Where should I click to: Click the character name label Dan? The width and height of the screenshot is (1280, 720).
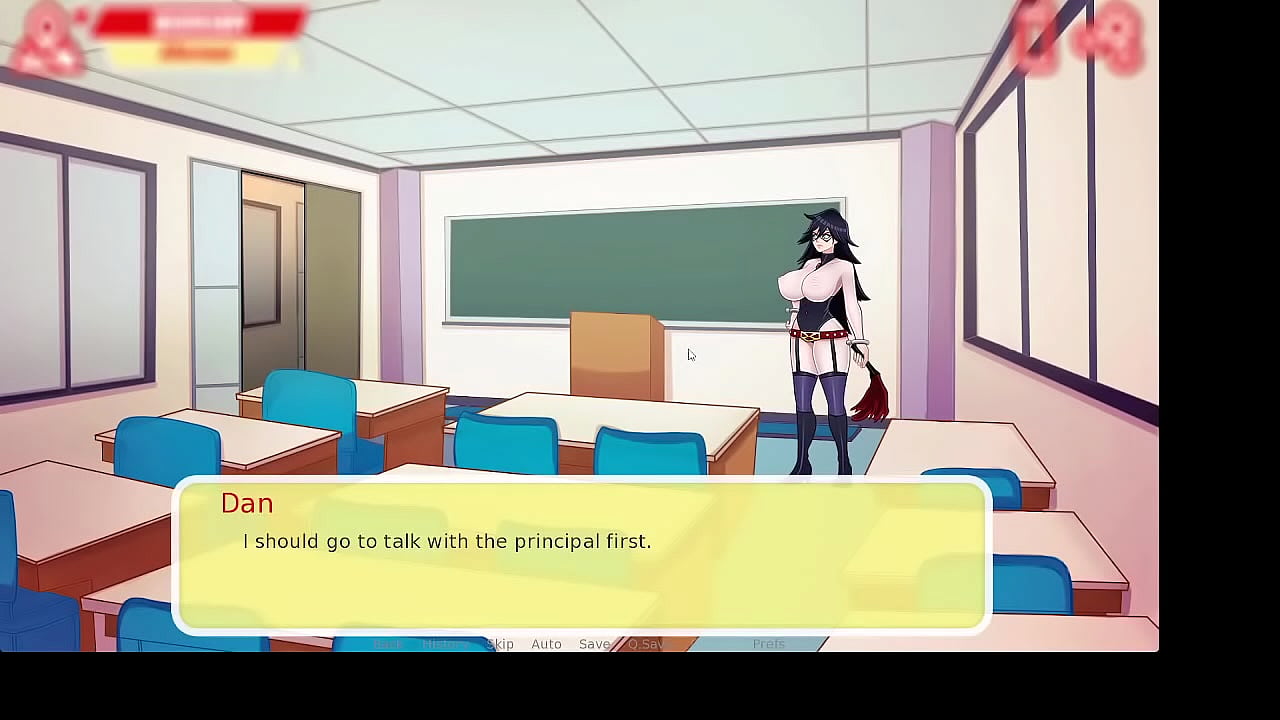pos(247,504)
